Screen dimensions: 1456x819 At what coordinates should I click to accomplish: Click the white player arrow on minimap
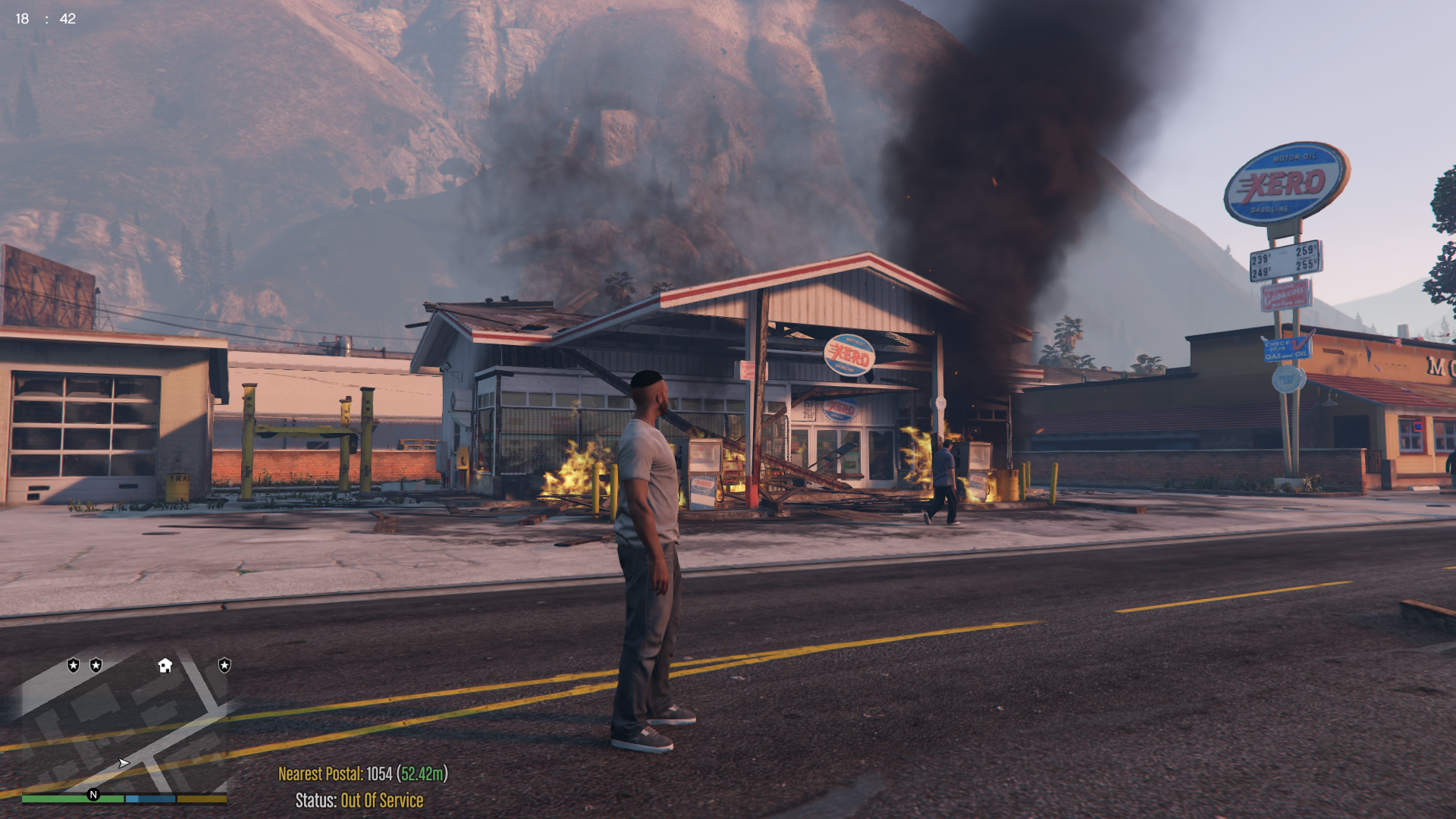124,763
